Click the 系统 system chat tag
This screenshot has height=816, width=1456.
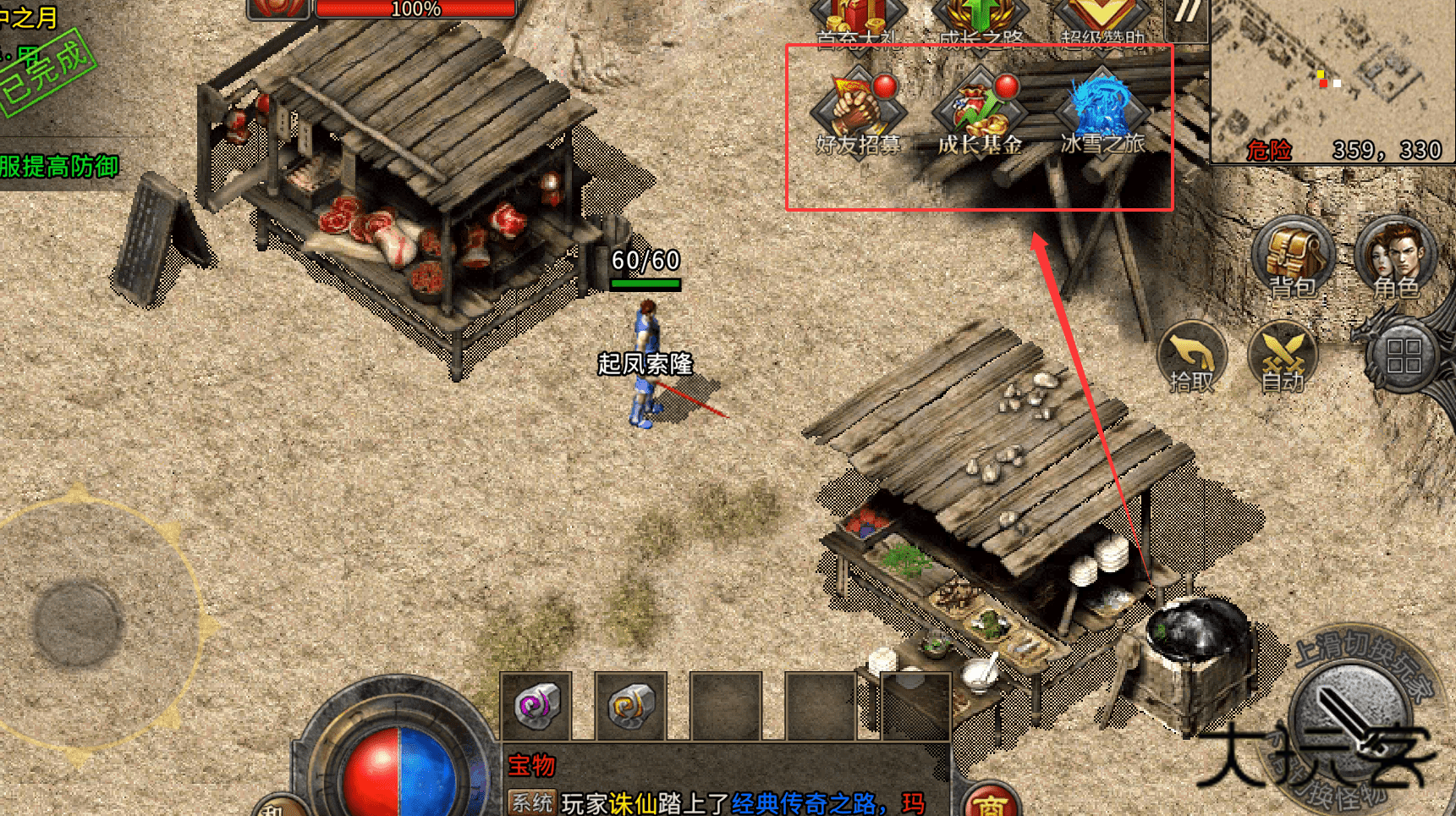click(x=531, y=802)
